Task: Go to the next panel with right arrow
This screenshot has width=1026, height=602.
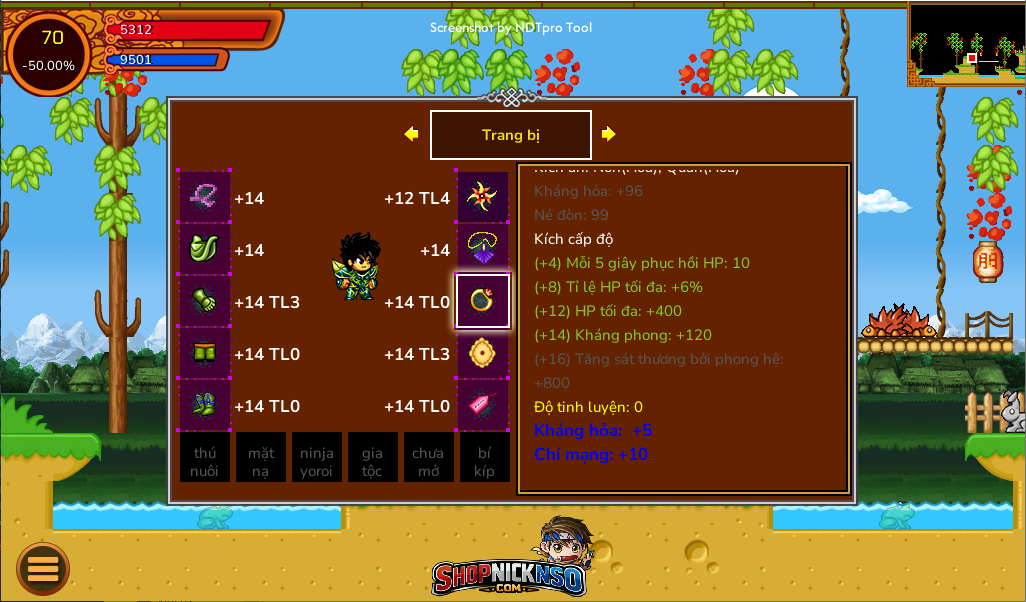Action: [x=608, y=134]
